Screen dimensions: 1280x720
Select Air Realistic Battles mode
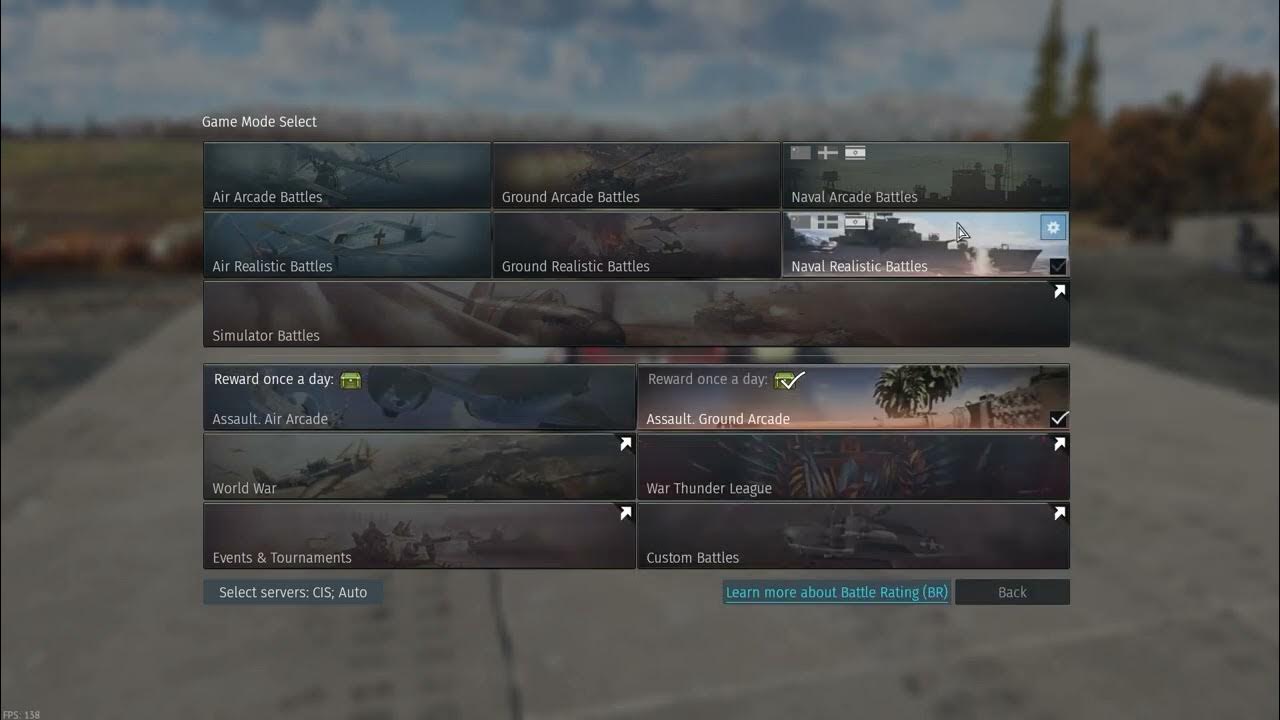pyautogui.click(x=346, y=244)
